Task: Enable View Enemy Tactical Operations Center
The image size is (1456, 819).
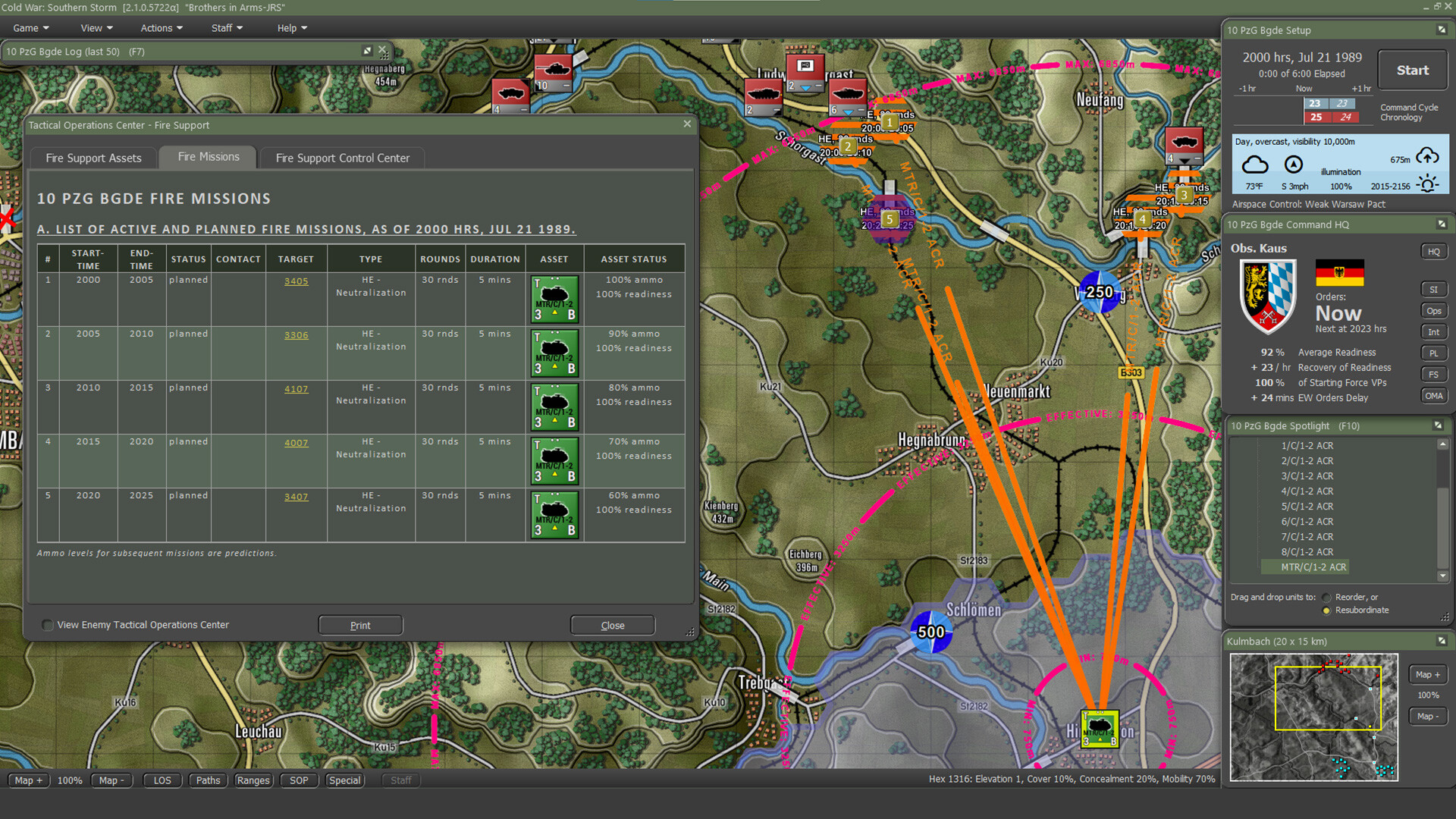Action: coord(46,625)
